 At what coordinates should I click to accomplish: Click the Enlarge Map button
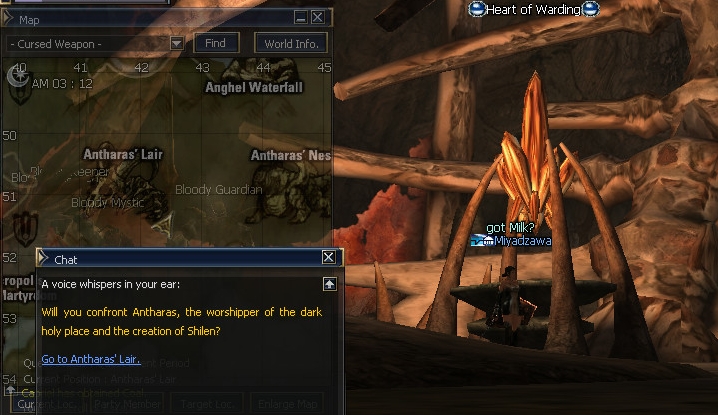(286, 405)
